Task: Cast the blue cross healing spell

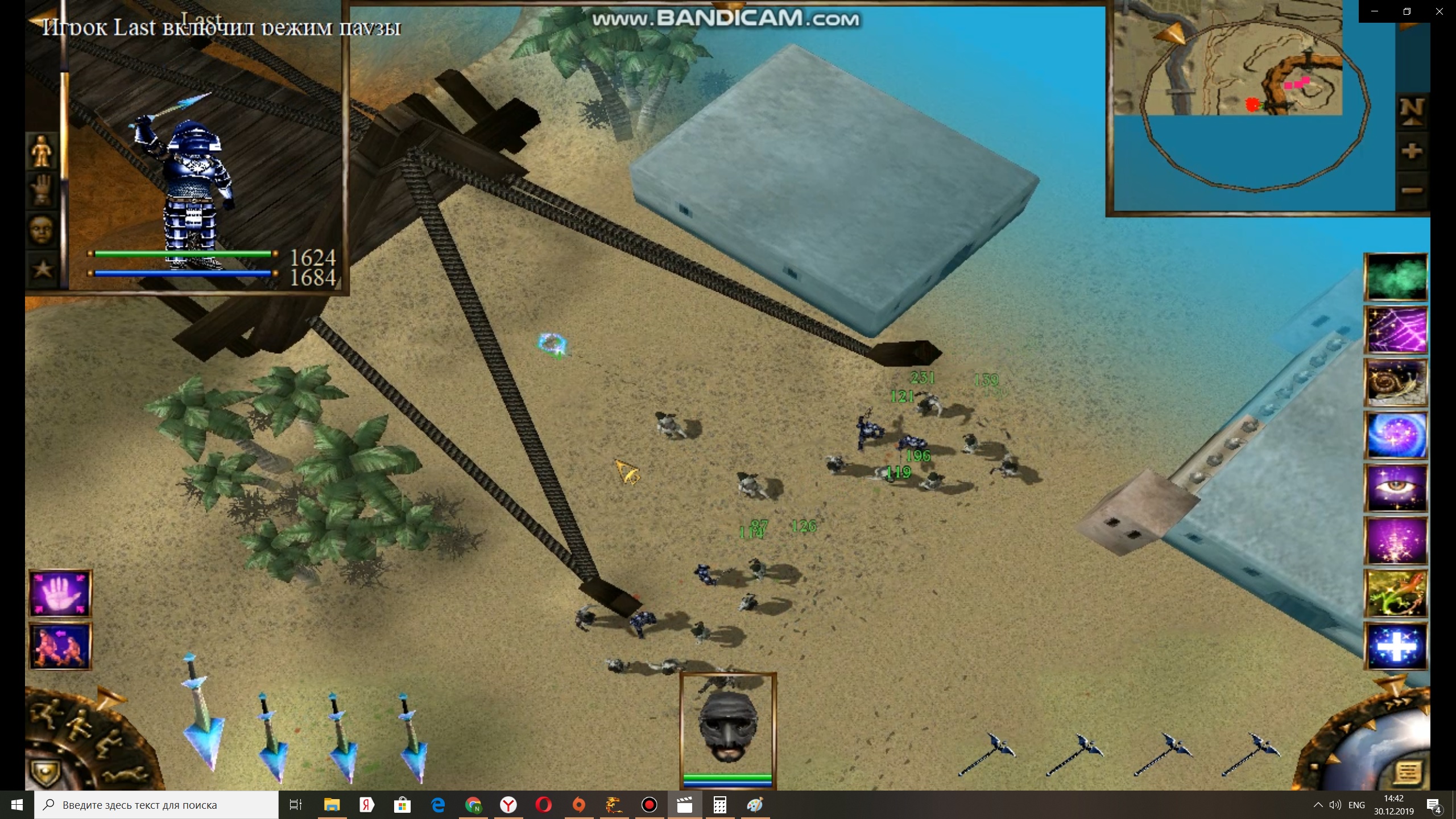Action: point(1396,647)
